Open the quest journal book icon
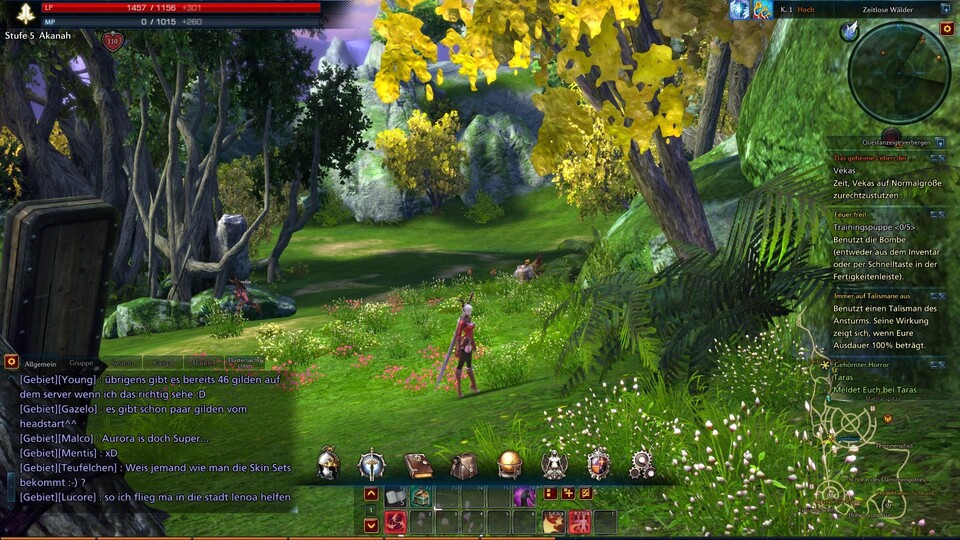 418,465
